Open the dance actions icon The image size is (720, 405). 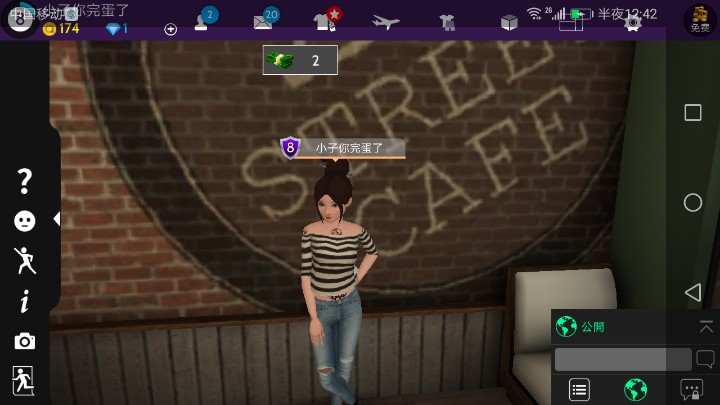[x=25, y=261]
